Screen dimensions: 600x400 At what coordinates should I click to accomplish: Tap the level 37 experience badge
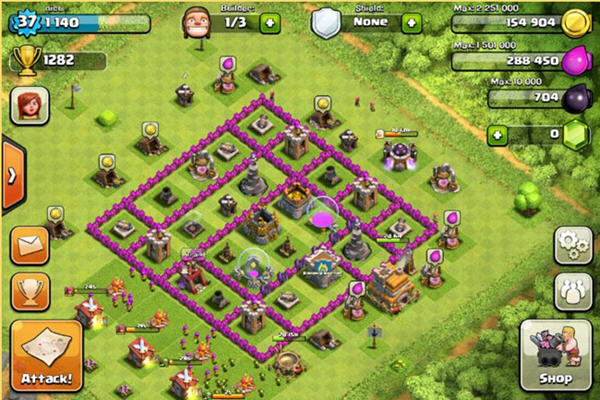click(x=24, y=22)
